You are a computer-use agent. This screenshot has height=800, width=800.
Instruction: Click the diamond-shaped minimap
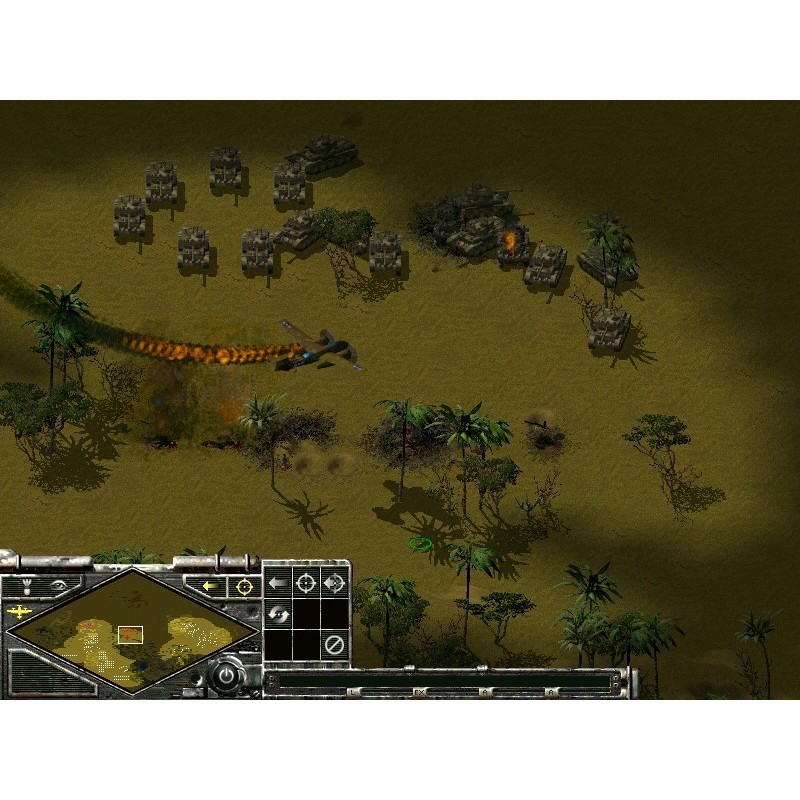tap(128, 630)
